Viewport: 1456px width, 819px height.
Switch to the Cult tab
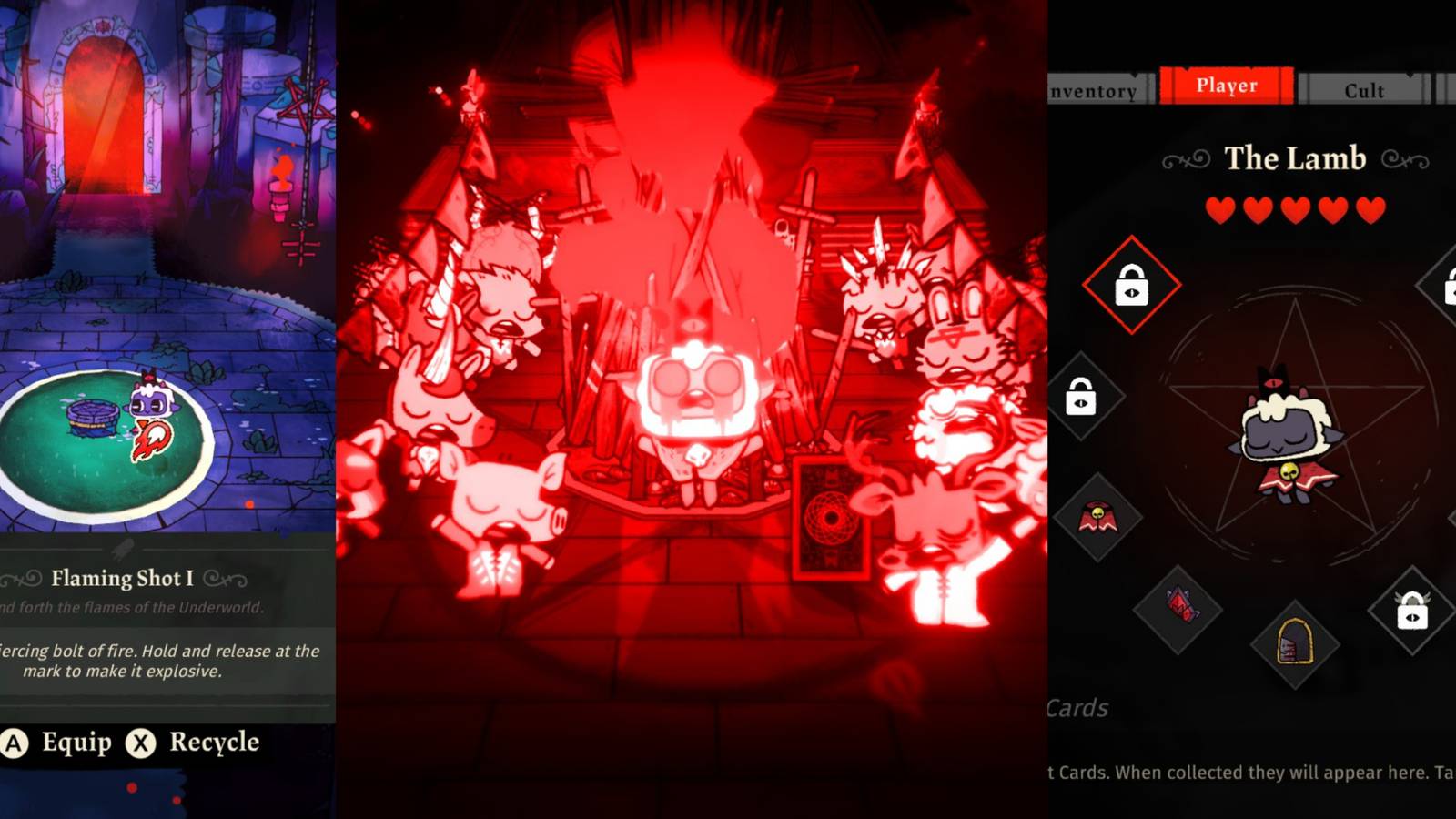pyautogui.click(x=1364, y=90)
